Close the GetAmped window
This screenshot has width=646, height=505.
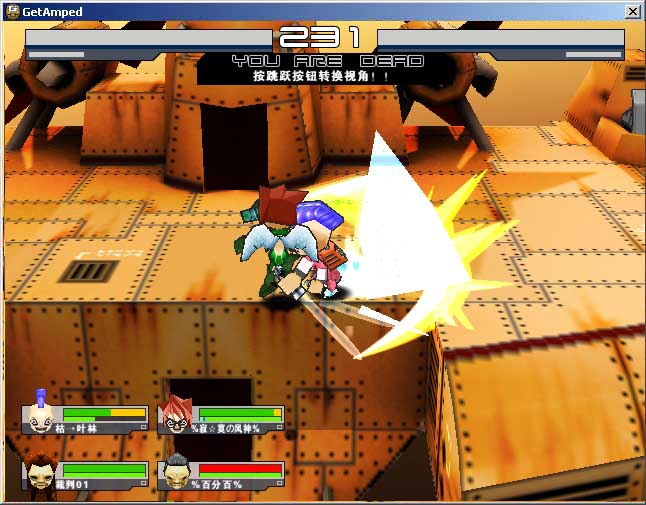[x=632, y=11]
